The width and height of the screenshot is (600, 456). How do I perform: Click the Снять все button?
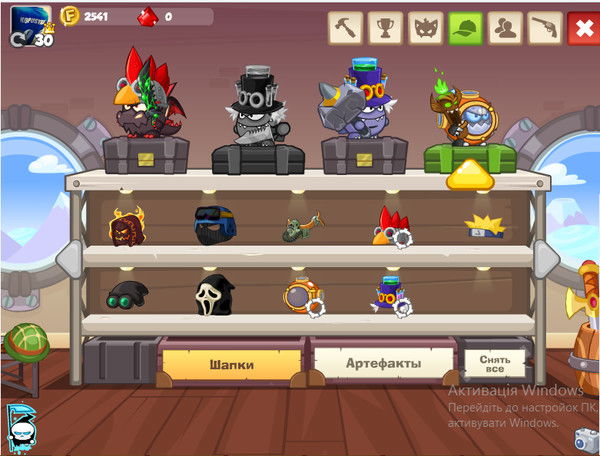point(494,359)
